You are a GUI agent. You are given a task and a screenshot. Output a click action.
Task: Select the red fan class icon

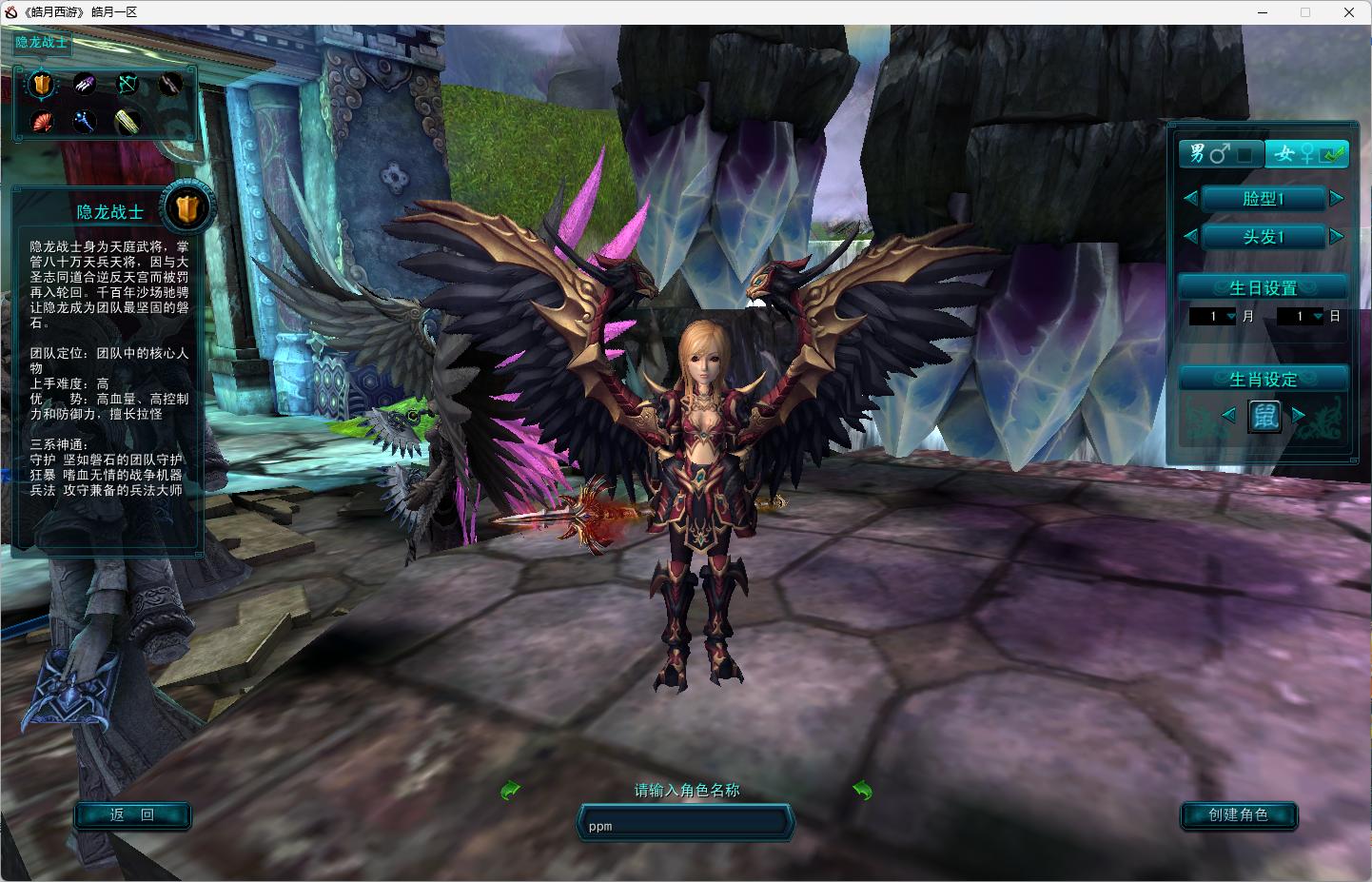click(x=42, y=122)
